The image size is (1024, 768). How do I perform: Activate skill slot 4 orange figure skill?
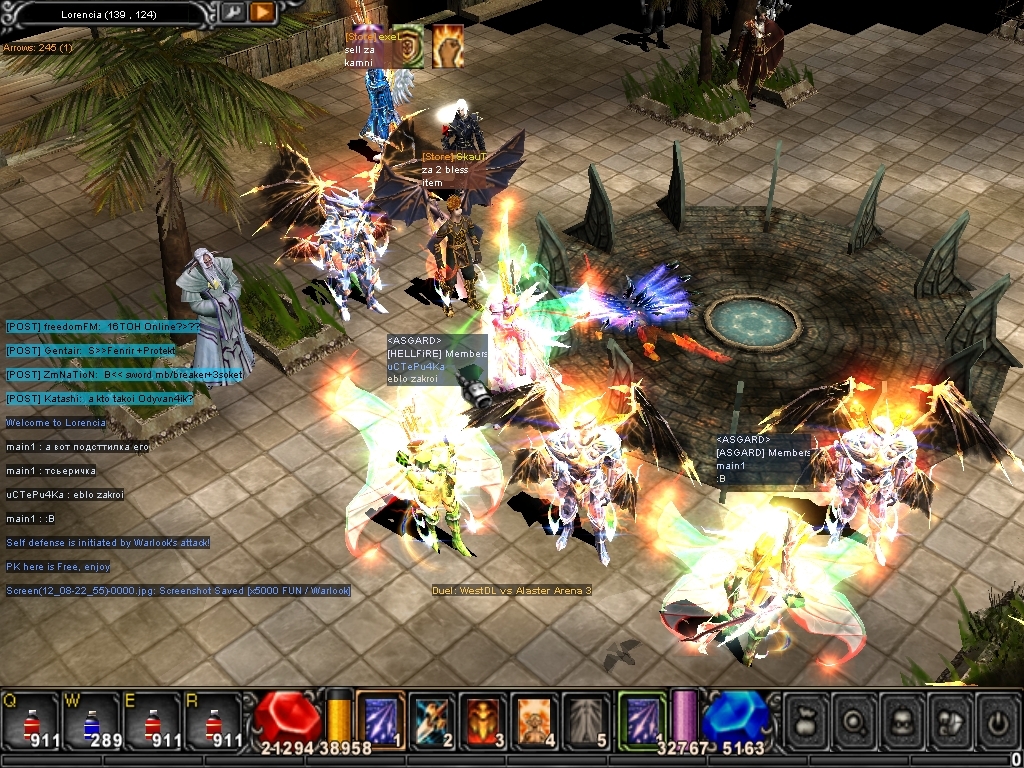534,719
